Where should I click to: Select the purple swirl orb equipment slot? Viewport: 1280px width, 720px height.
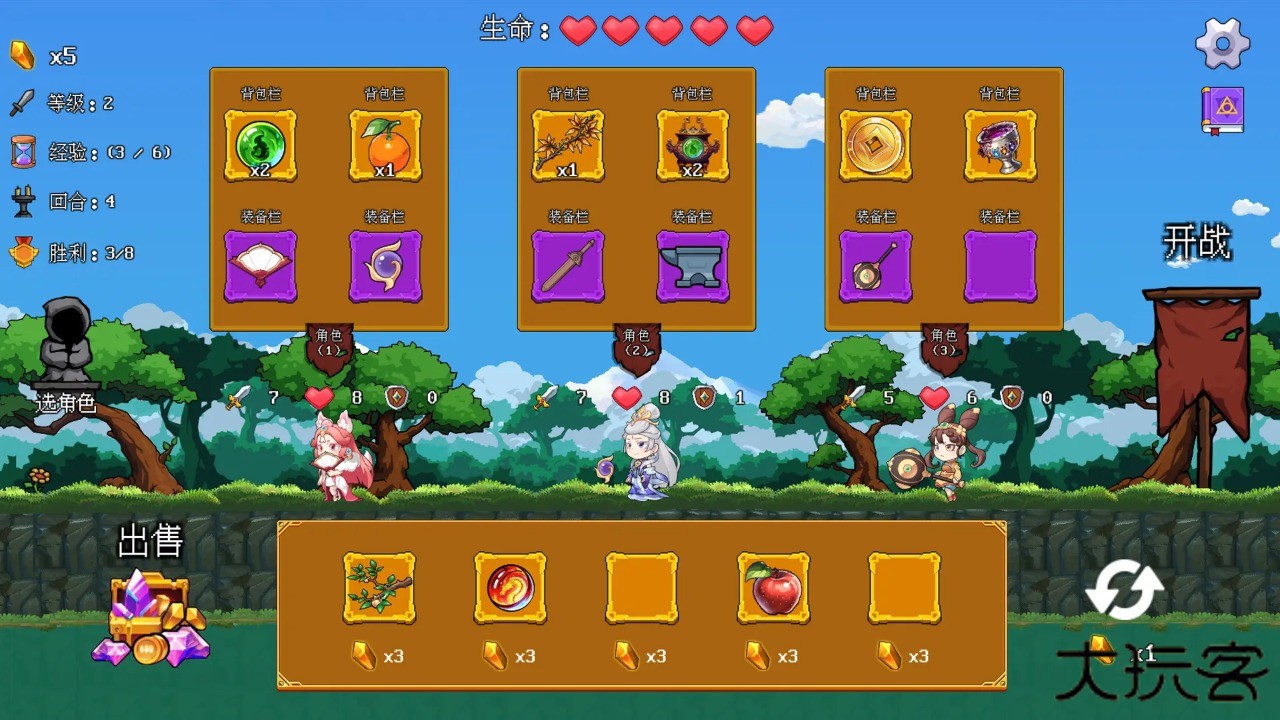(385, 266)
